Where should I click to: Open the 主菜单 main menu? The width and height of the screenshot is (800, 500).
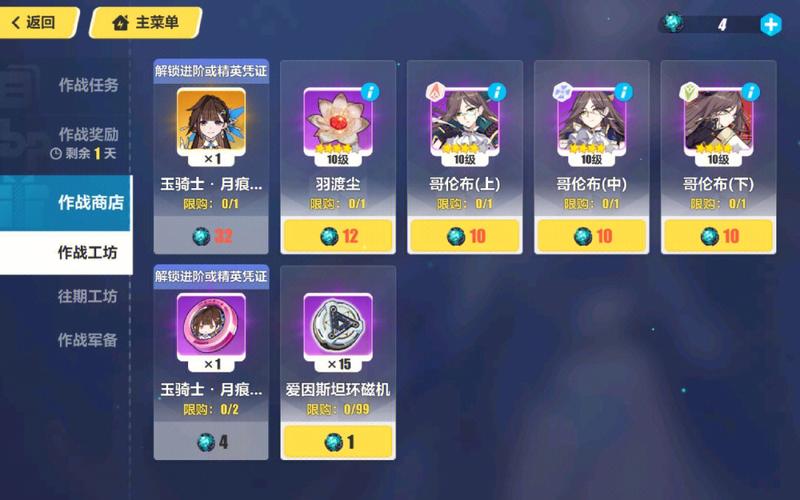coord(145,22)
